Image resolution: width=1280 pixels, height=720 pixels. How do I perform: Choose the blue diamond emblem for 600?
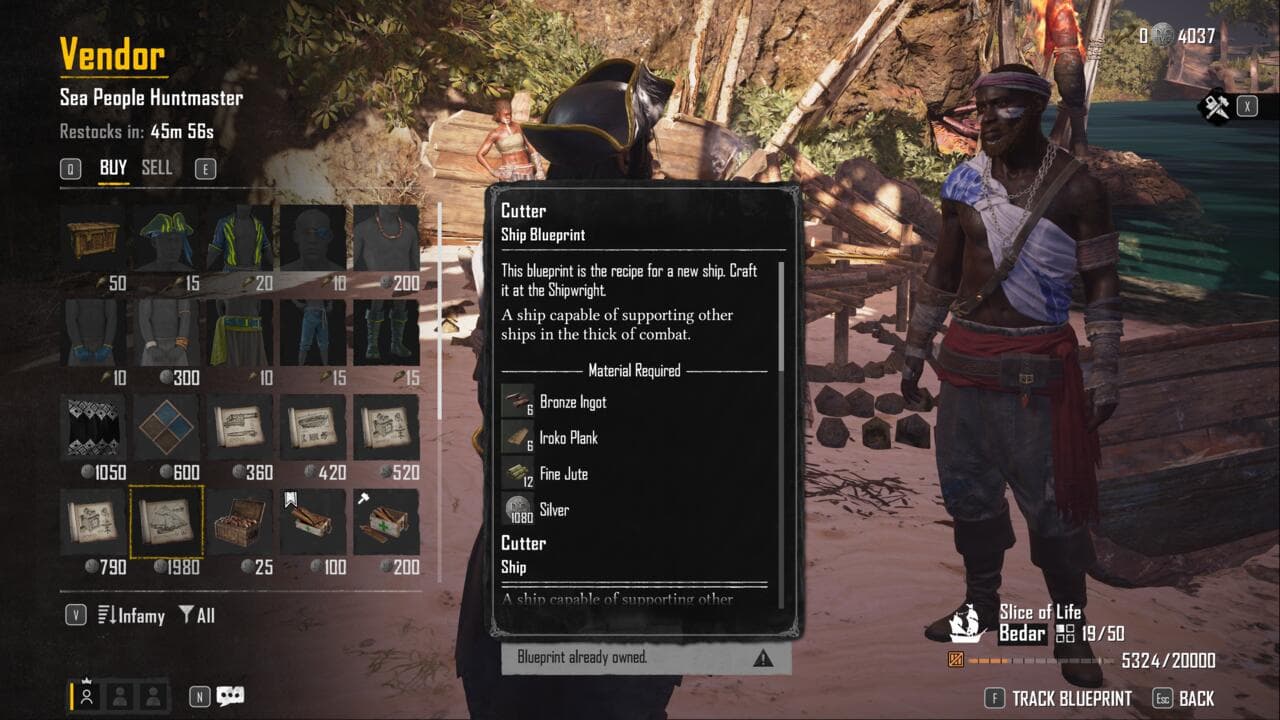click(166, 427)
